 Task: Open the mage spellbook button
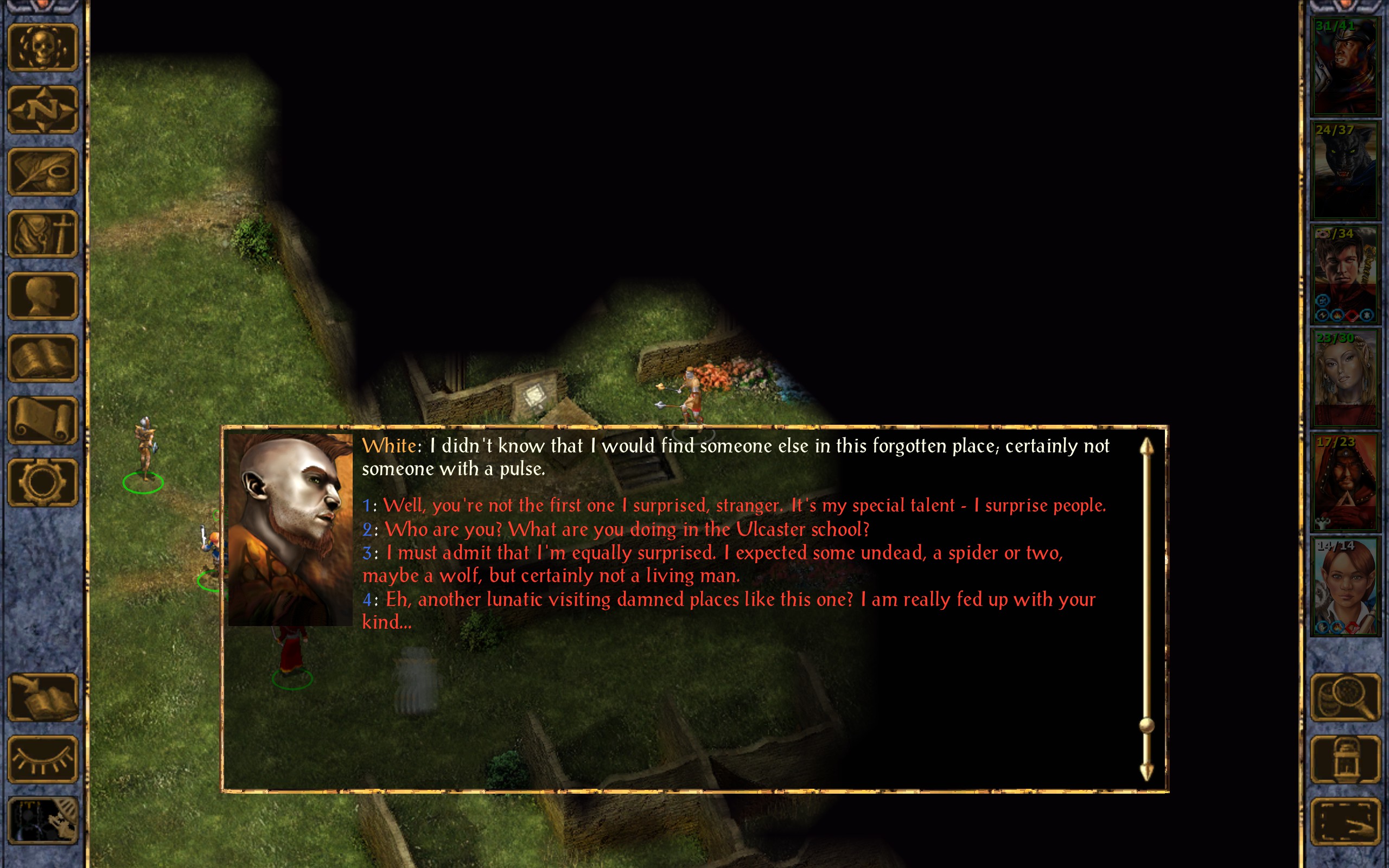tap(42, 358)
